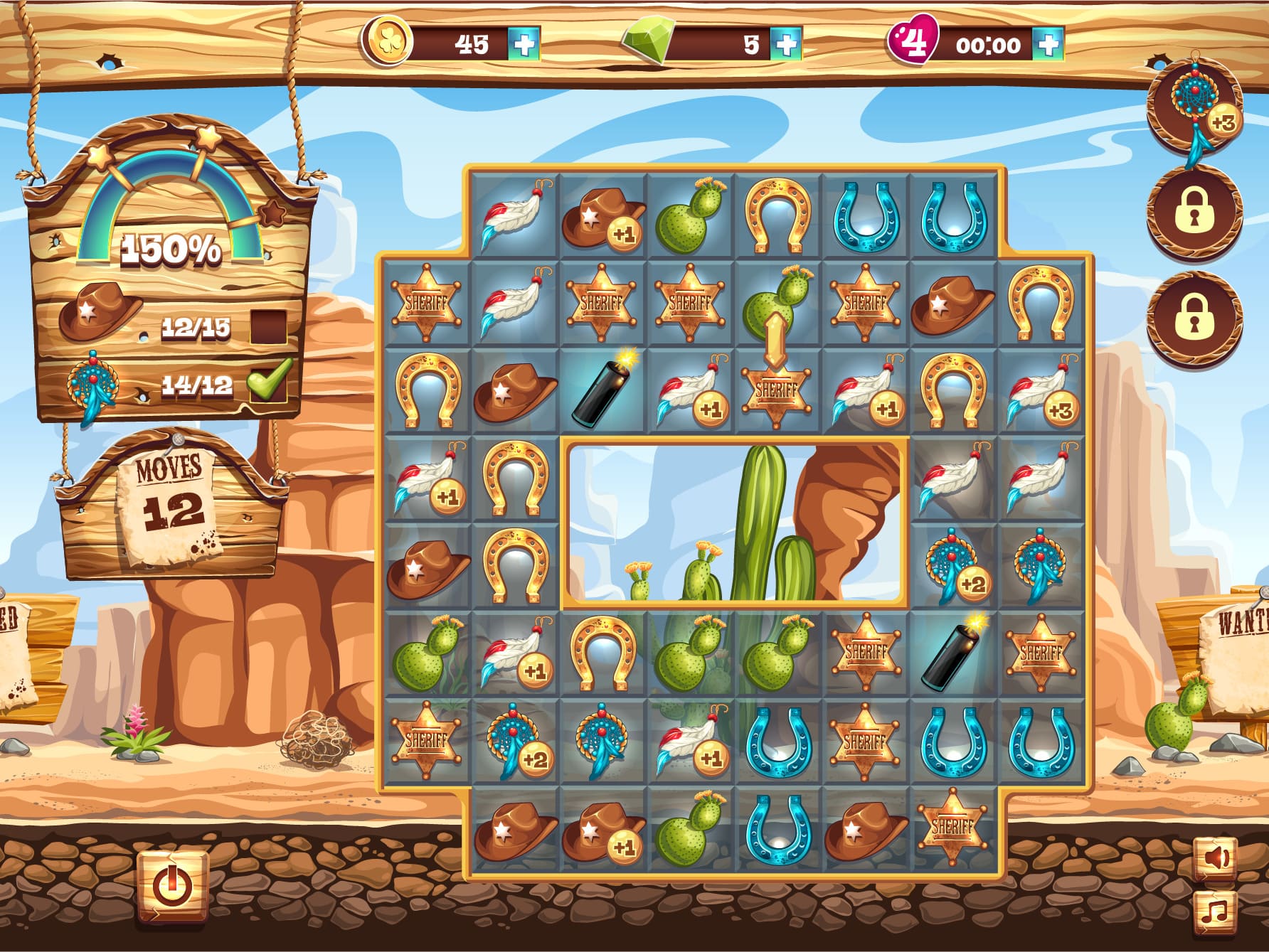Choose the dynamite tile beside the cowboy hat
The height and width of the screenshot is (952, 1269).
pos(602,391)
